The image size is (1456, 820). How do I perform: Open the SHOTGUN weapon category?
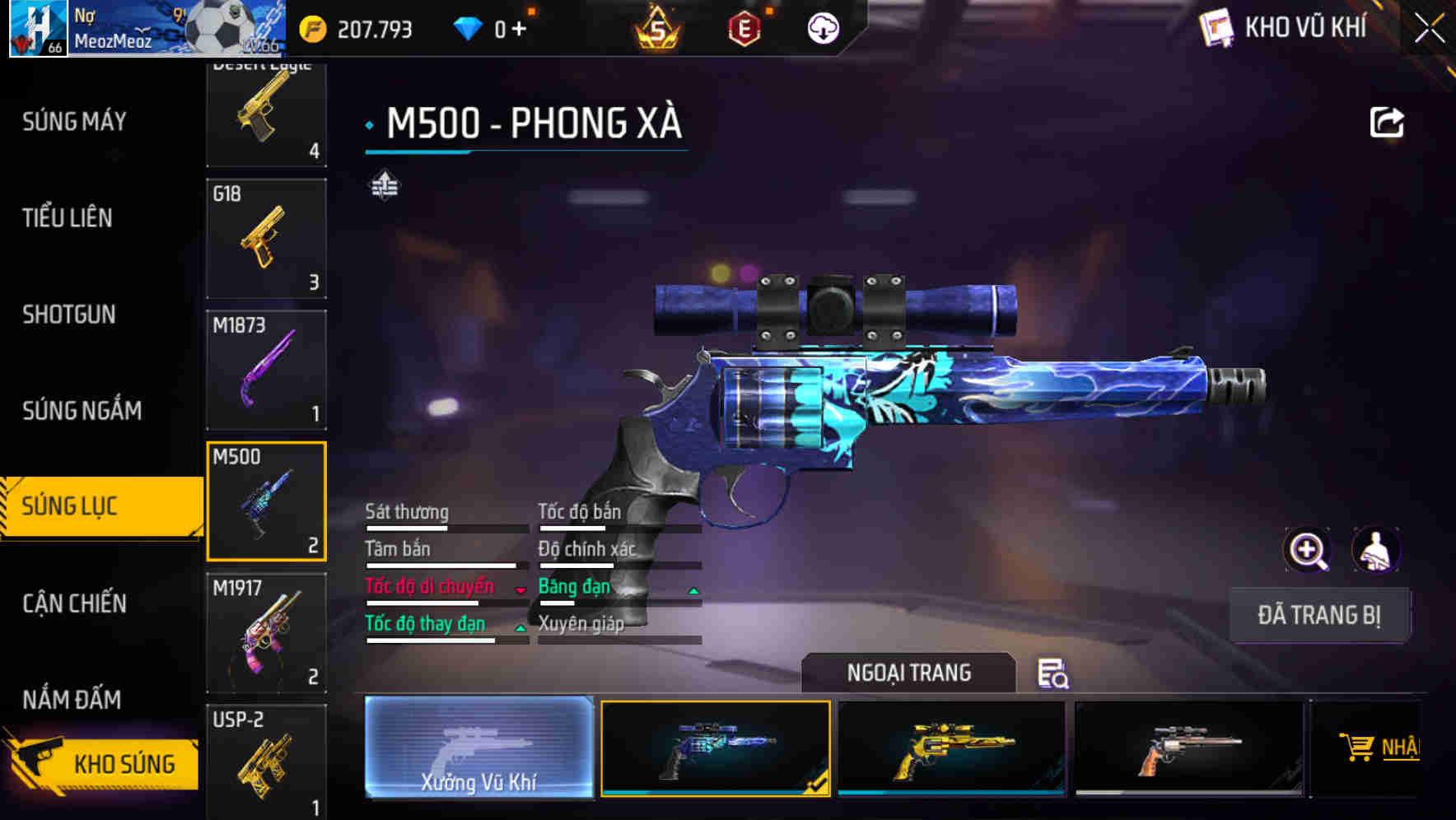[x=70, y=314]
